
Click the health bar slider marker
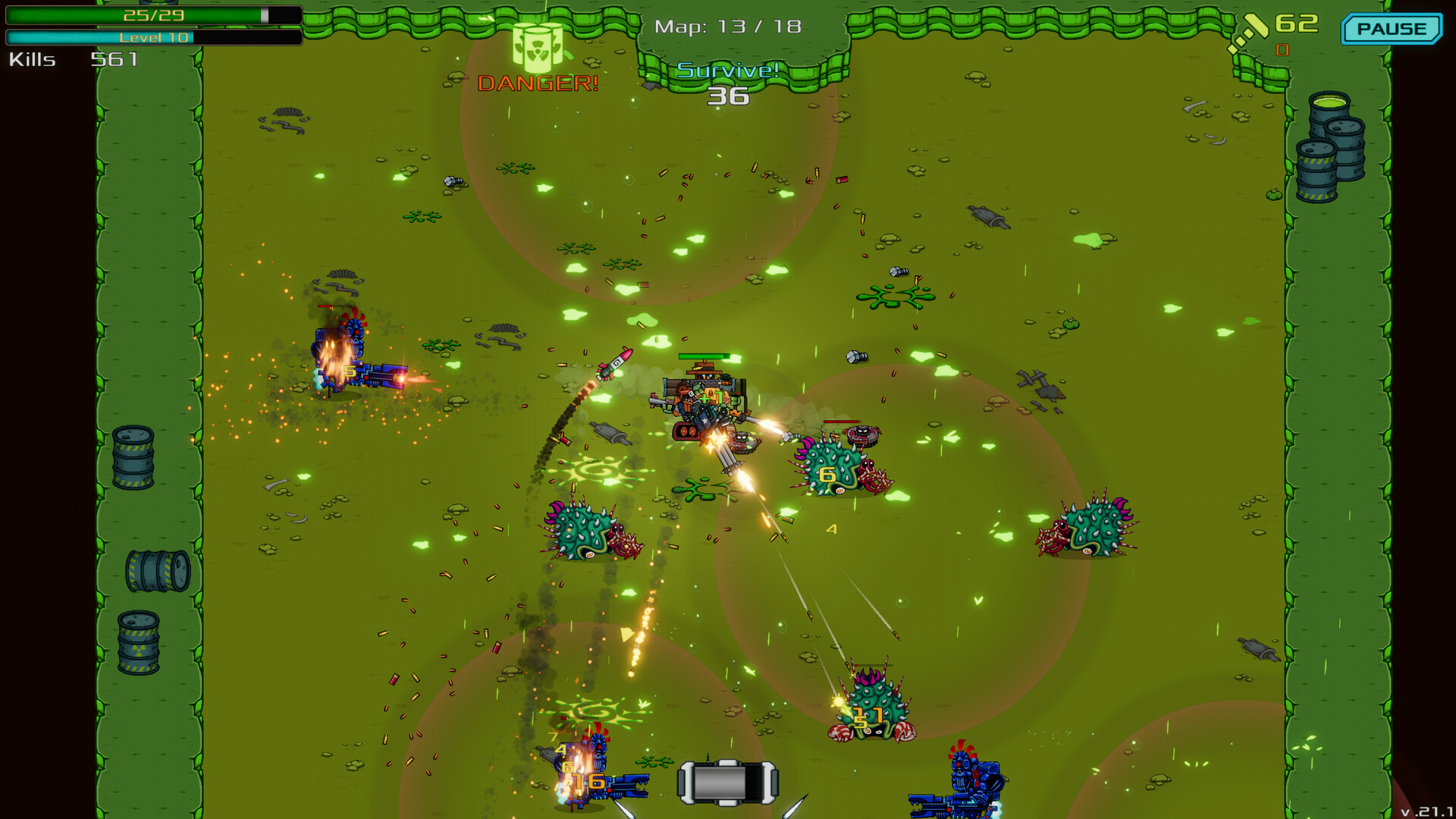click(264, 13)
